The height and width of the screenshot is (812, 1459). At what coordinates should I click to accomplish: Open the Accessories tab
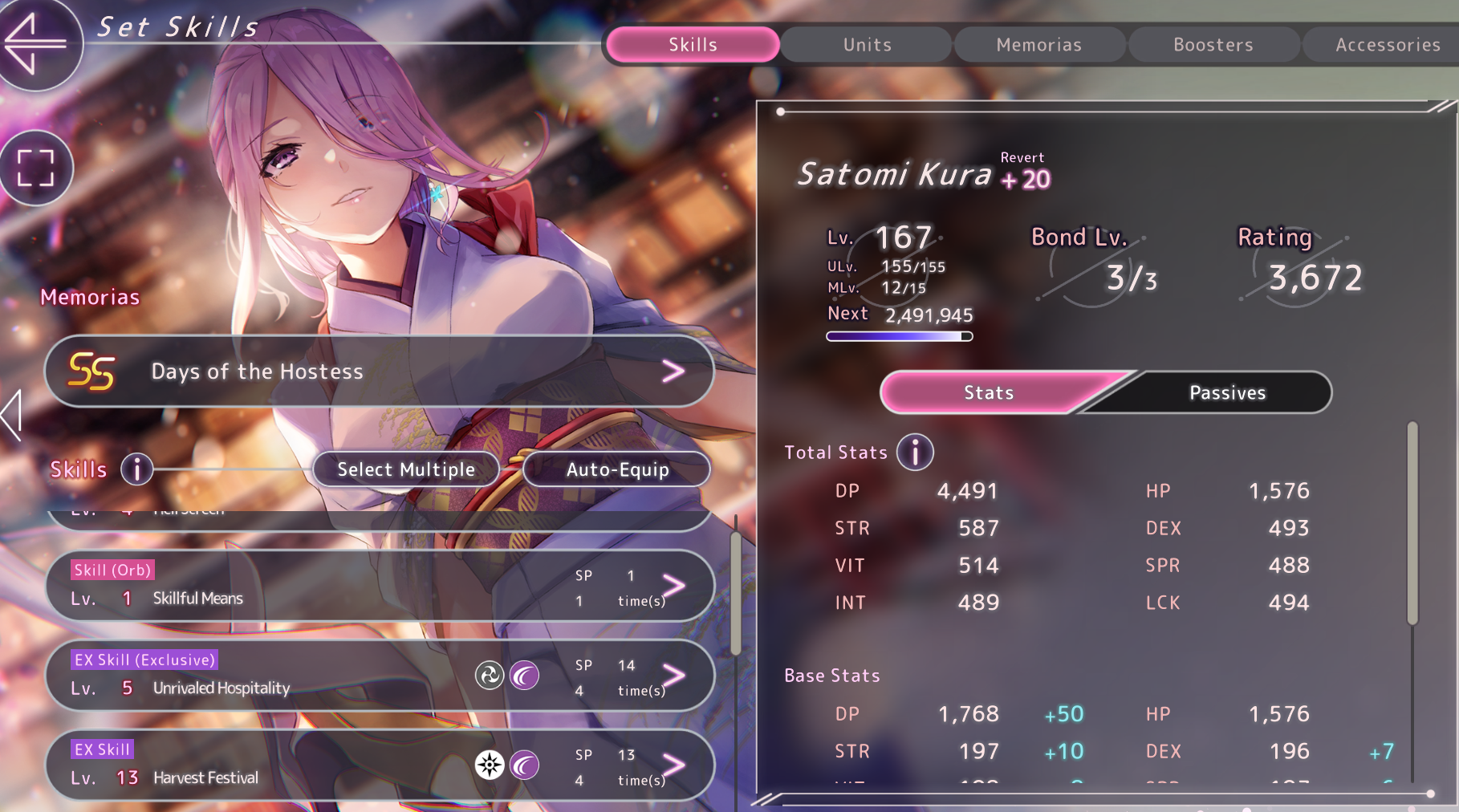1387,45
